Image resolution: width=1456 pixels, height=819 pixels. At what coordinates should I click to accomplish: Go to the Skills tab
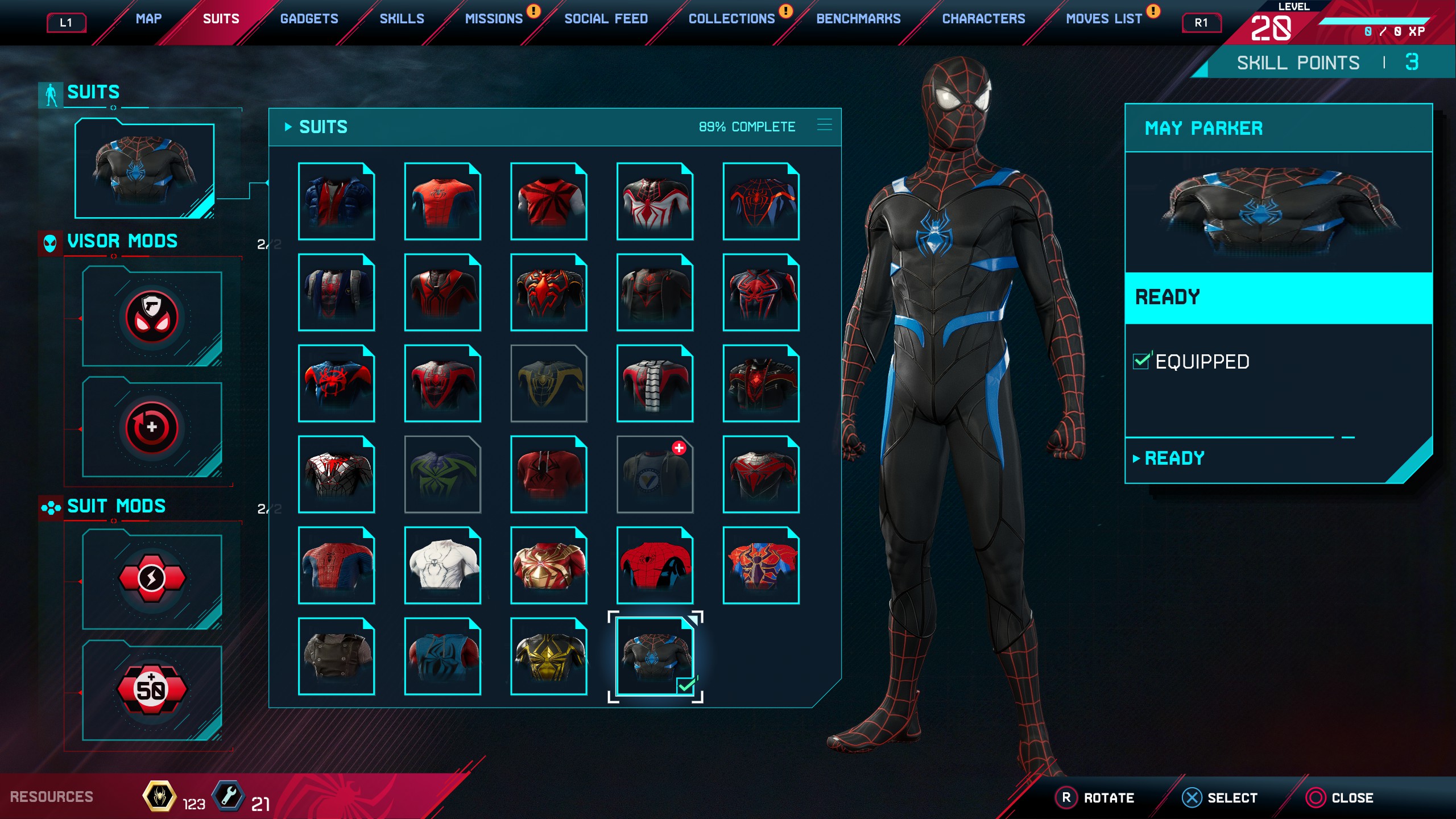point(402,19)
